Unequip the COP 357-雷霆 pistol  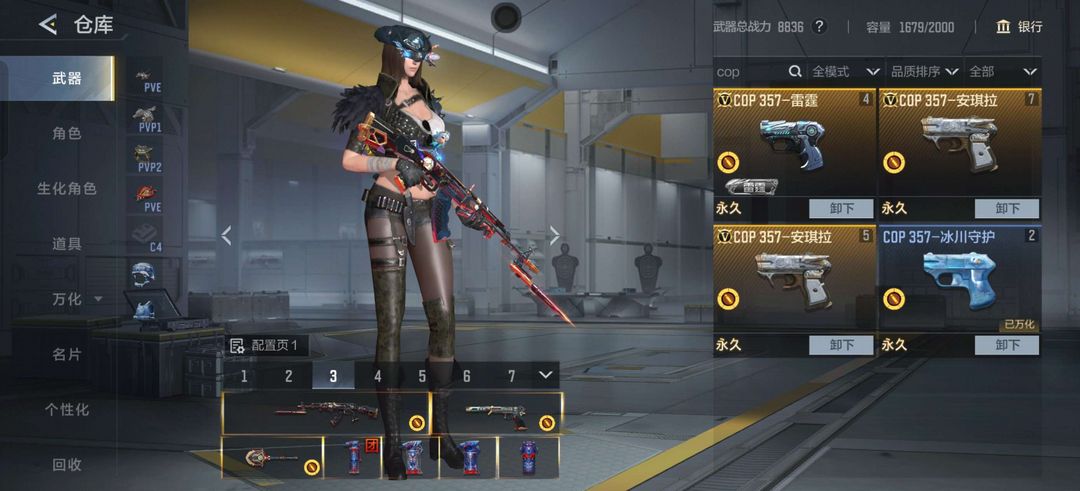(x=842, y=209)
